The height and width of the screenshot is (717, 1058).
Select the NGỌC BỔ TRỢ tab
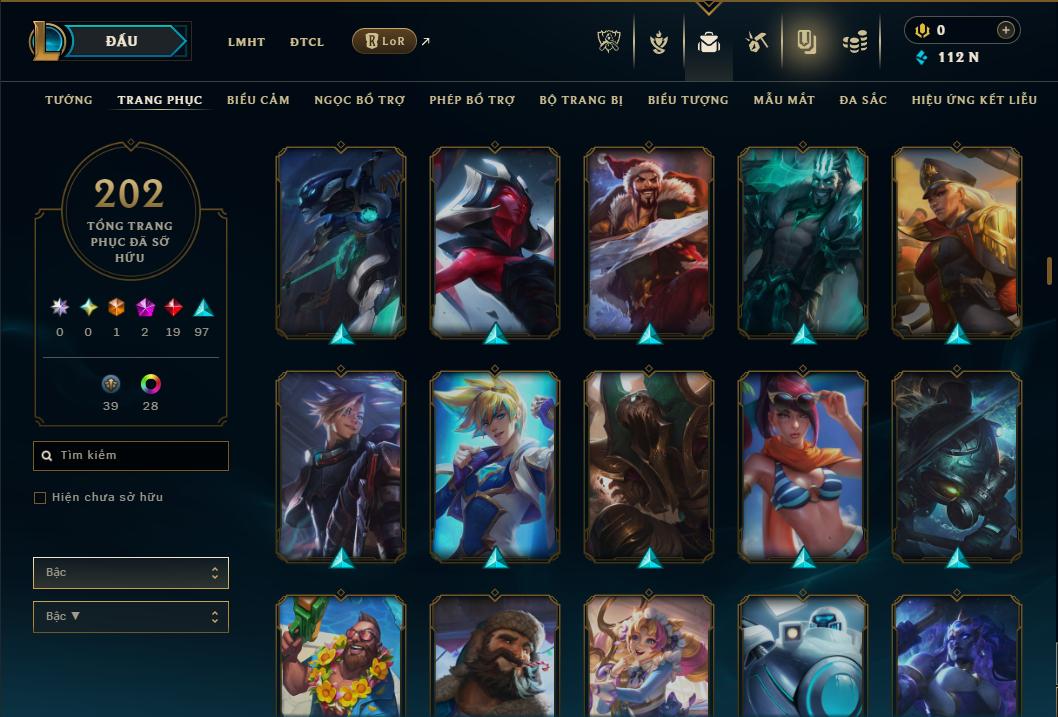[359, 100]
